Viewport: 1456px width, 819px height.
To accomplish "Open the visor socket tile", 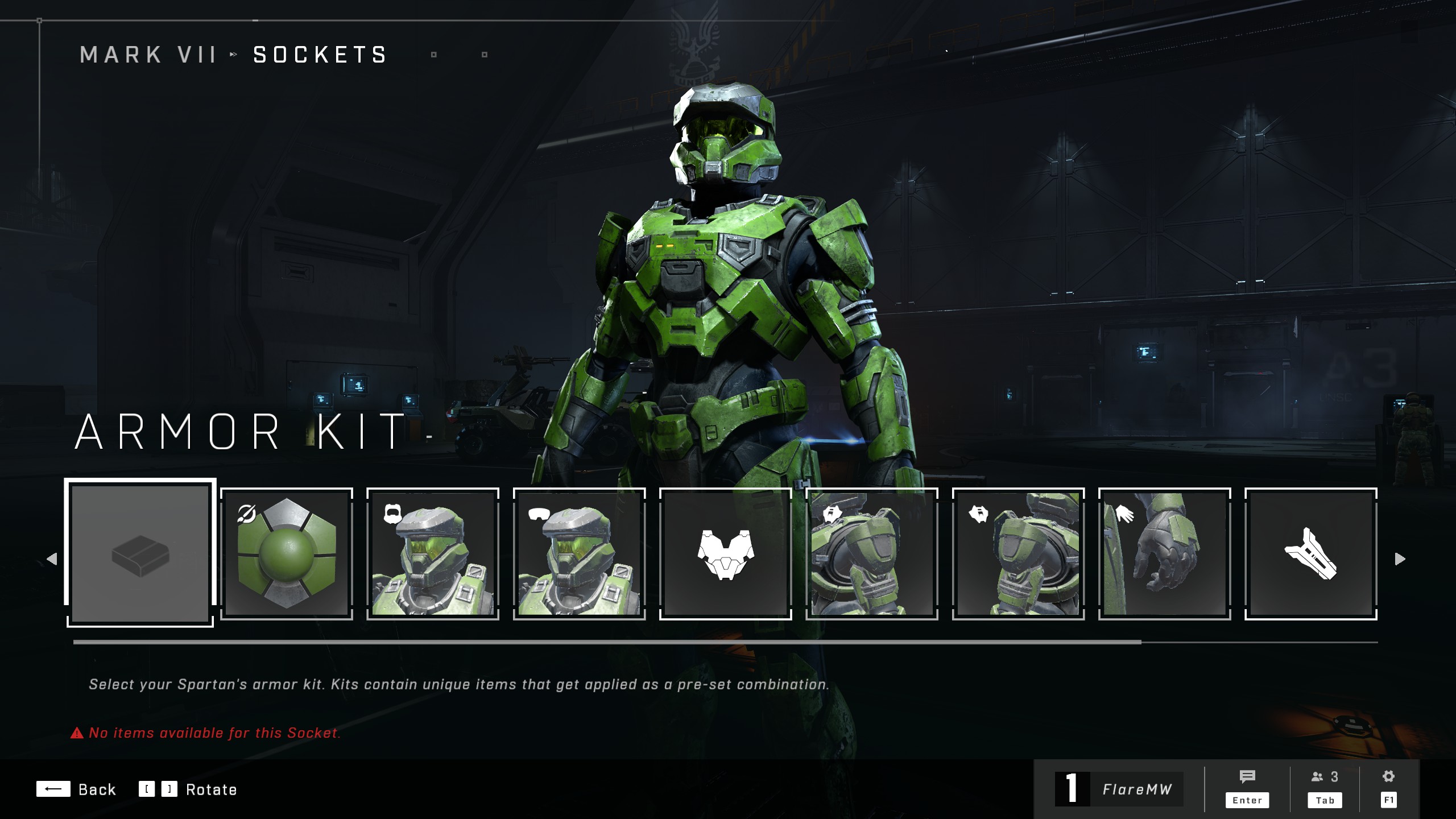I will point(579,553).
